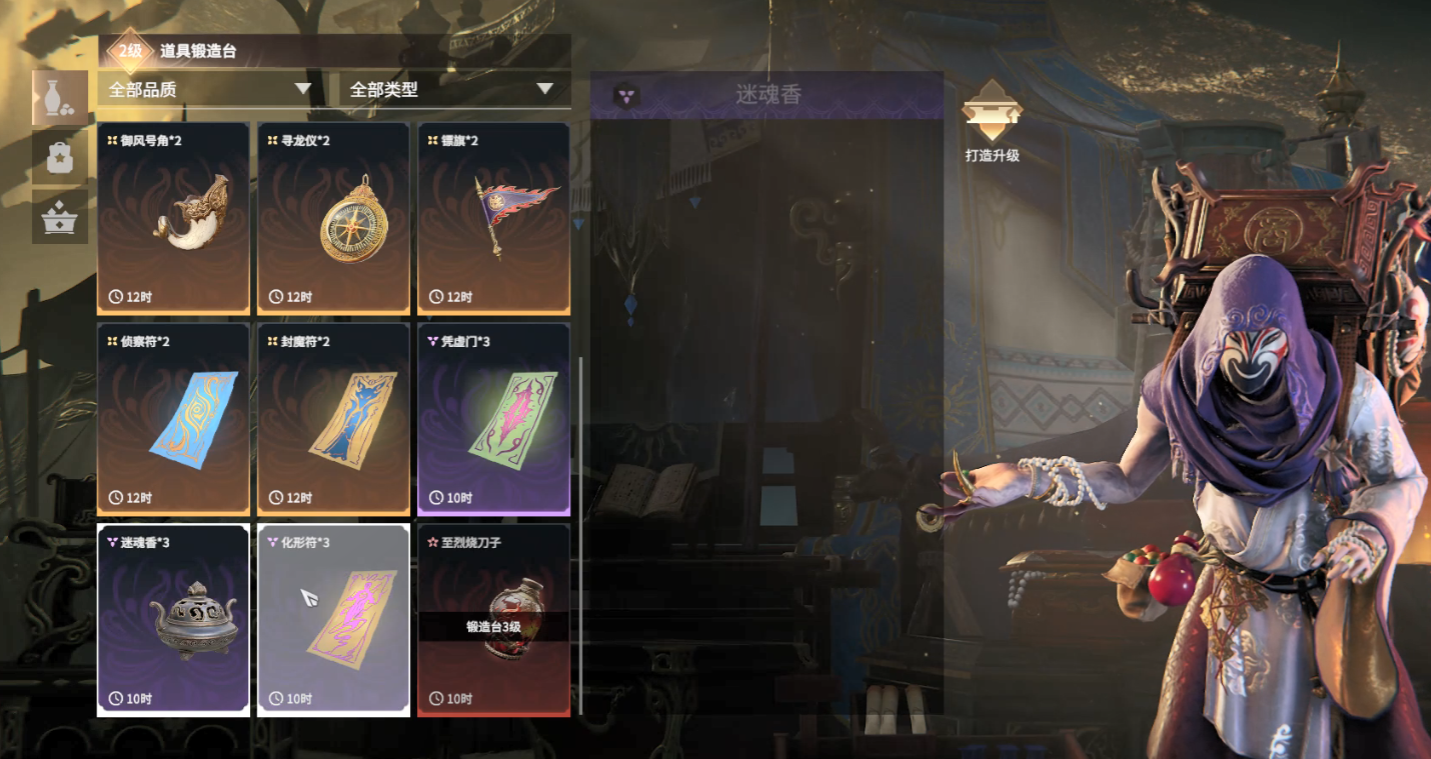This screenshot has width=1431, height=759.
Task: Select the 寻龙仪 compass item card
Action: point(333,218)
